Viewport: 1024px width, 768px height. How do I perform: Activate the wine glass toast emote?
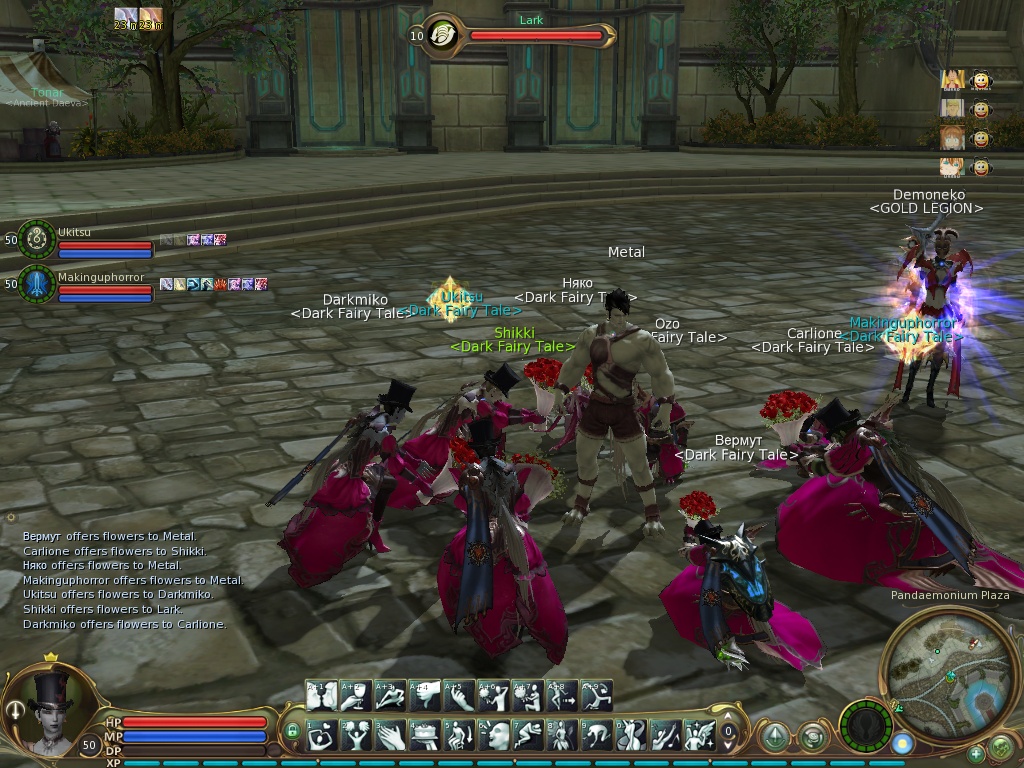[356, 695]
